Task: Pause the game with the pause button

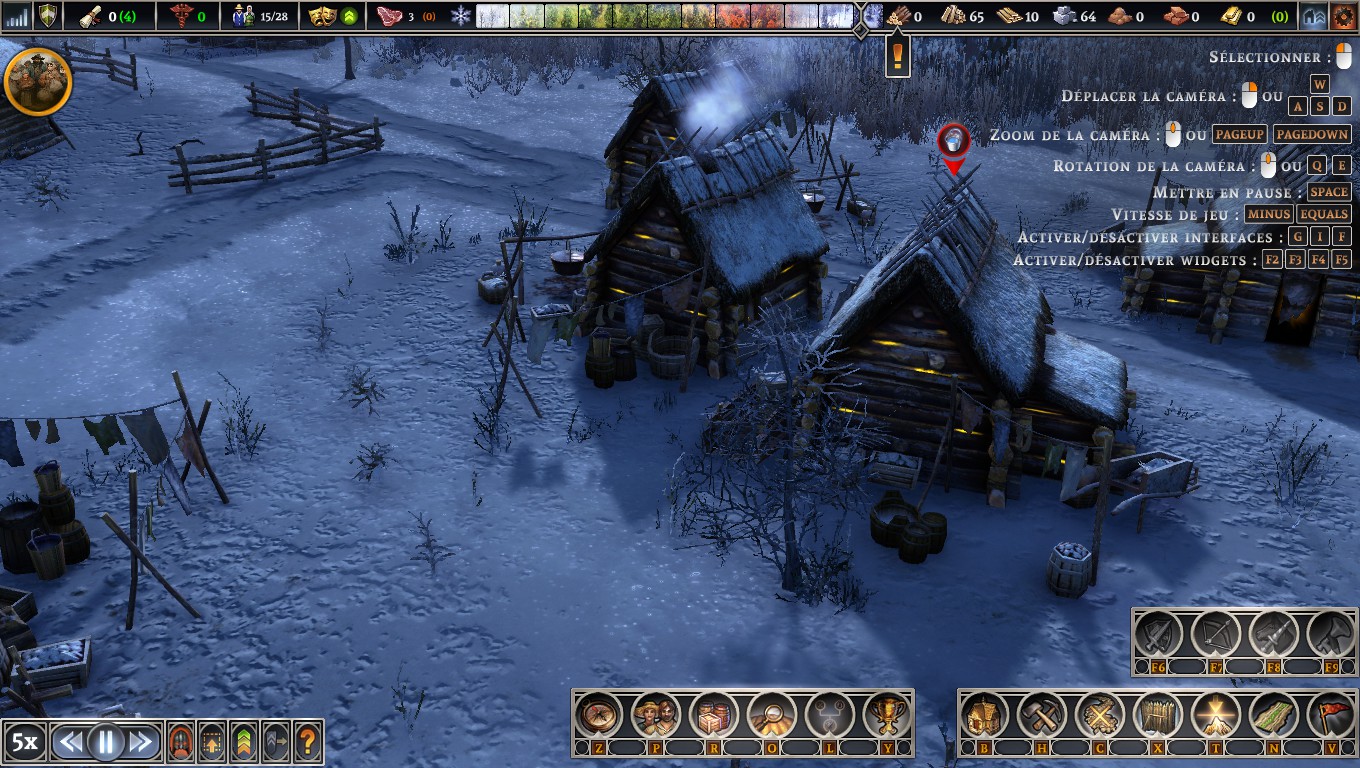Action: point(105,742)
